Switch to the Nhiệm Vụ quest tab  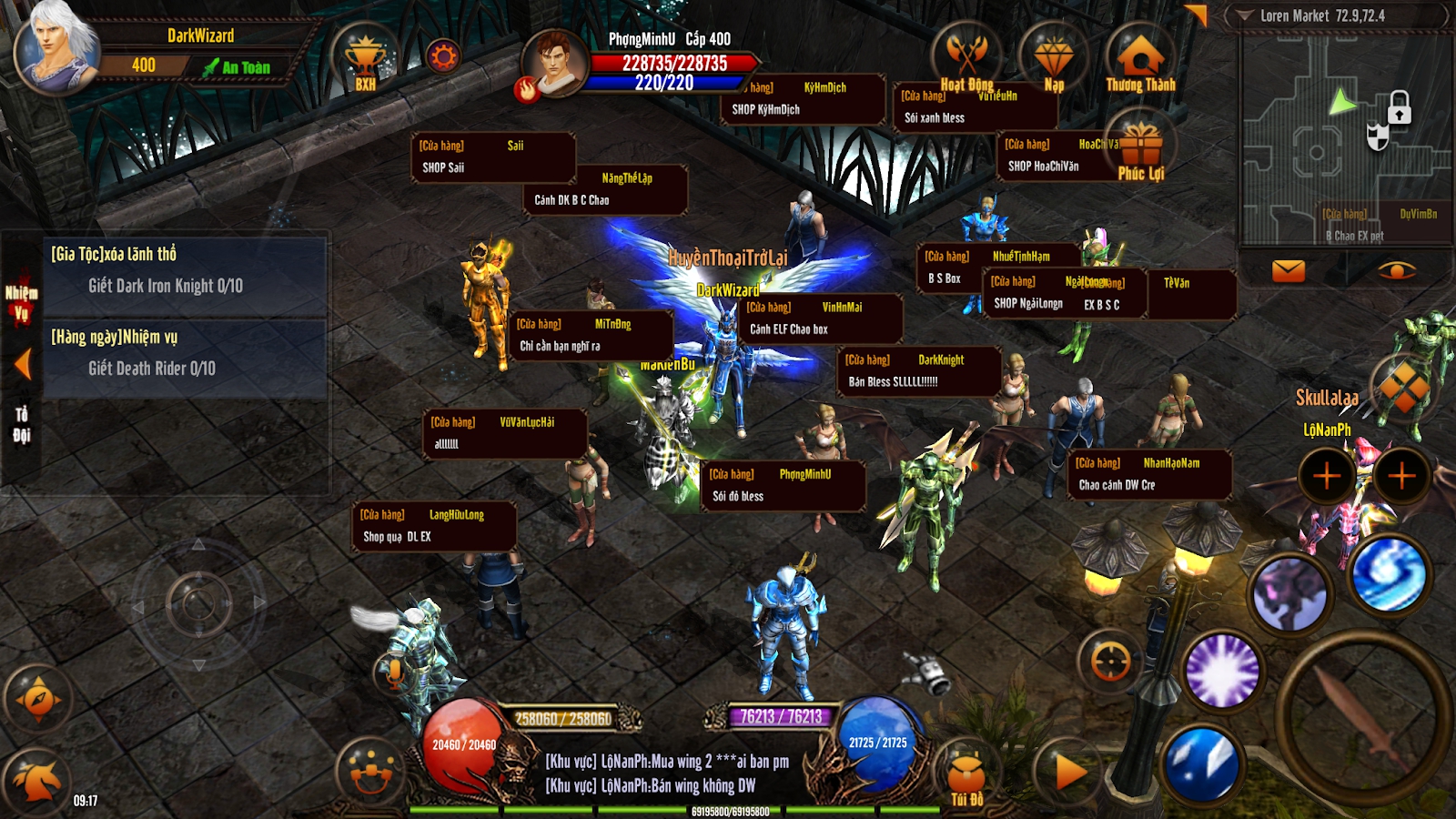point(21,303)
